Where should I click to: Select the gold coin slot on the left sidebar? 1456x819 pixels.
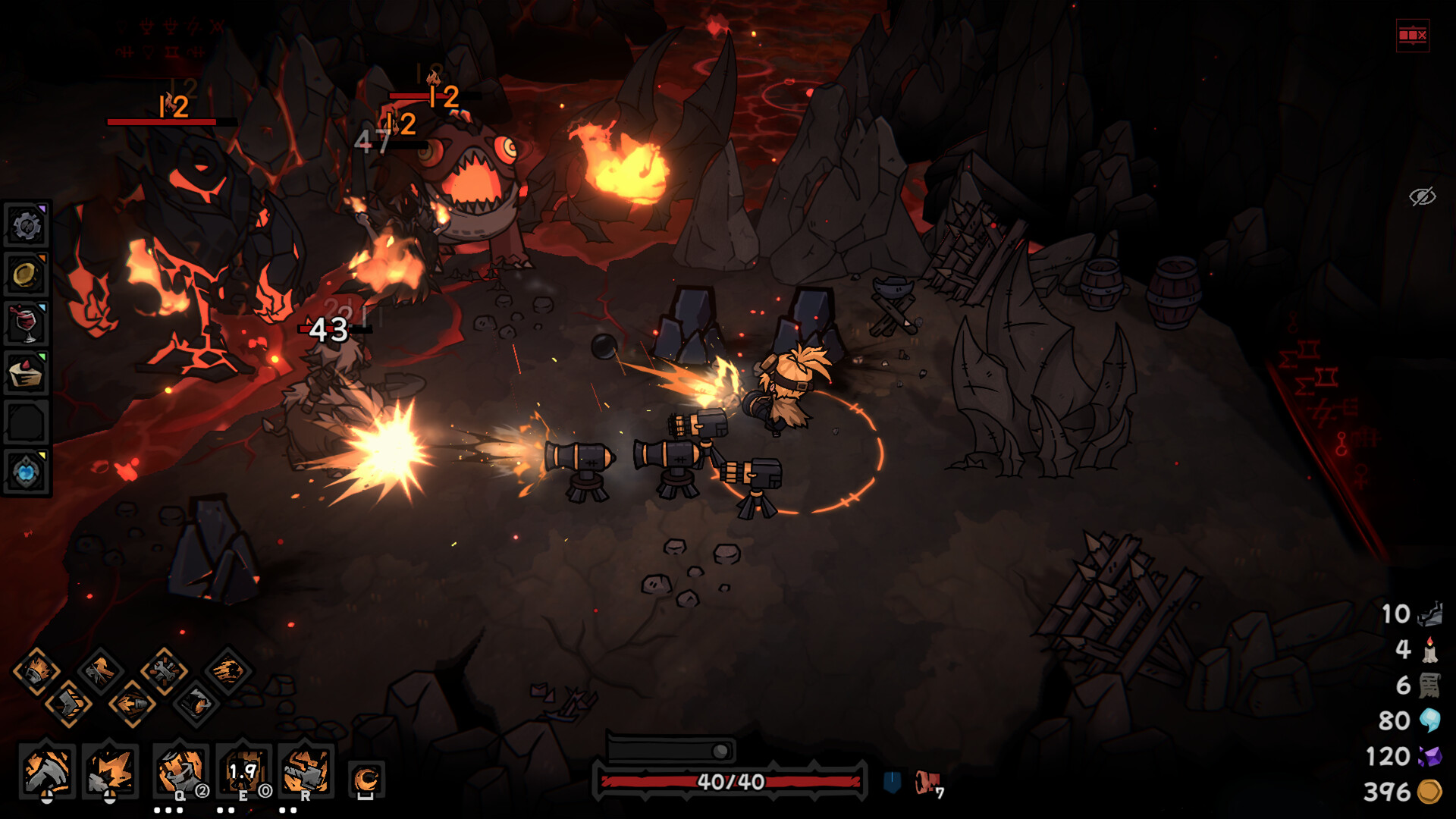point(27,273)
